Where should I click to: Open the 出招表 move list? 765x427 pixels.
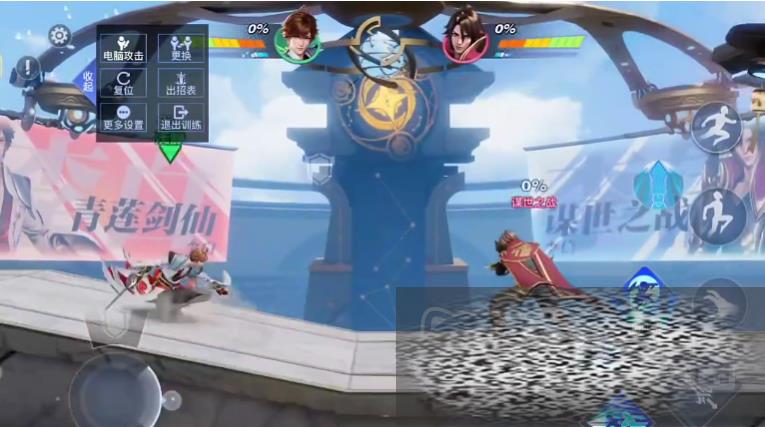click(x=181, y=83)
